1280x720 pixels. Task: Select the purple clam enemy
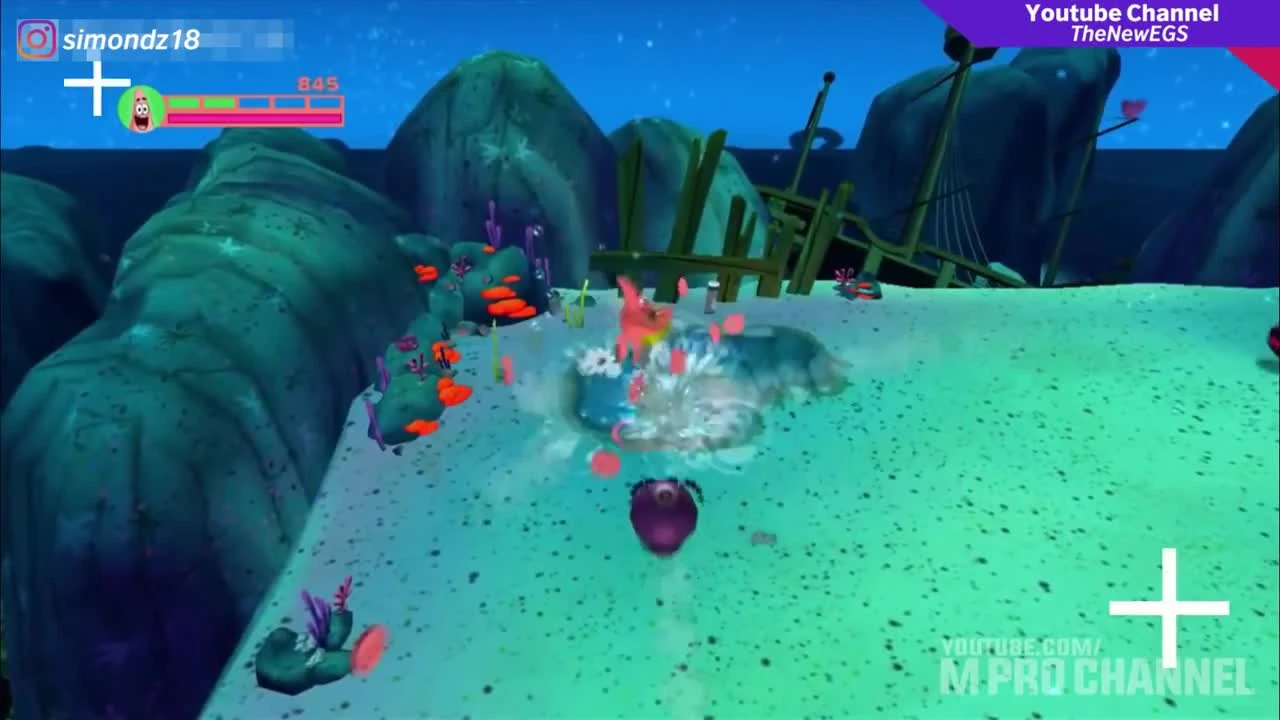pos(662,515)
